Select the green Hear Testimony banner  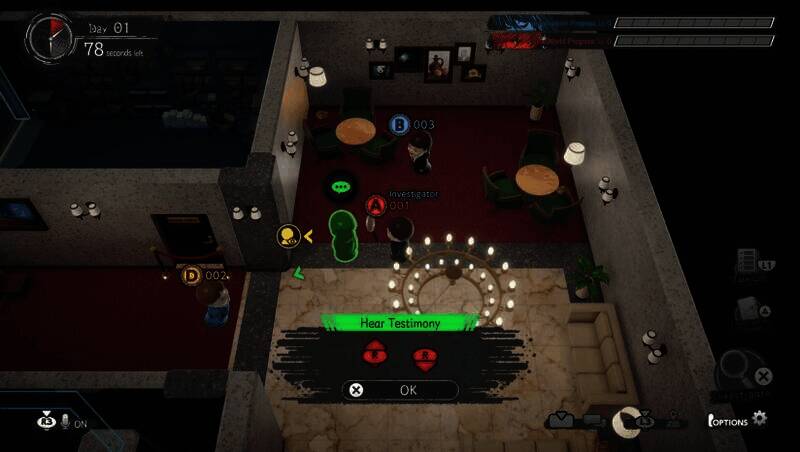point(400,323)
